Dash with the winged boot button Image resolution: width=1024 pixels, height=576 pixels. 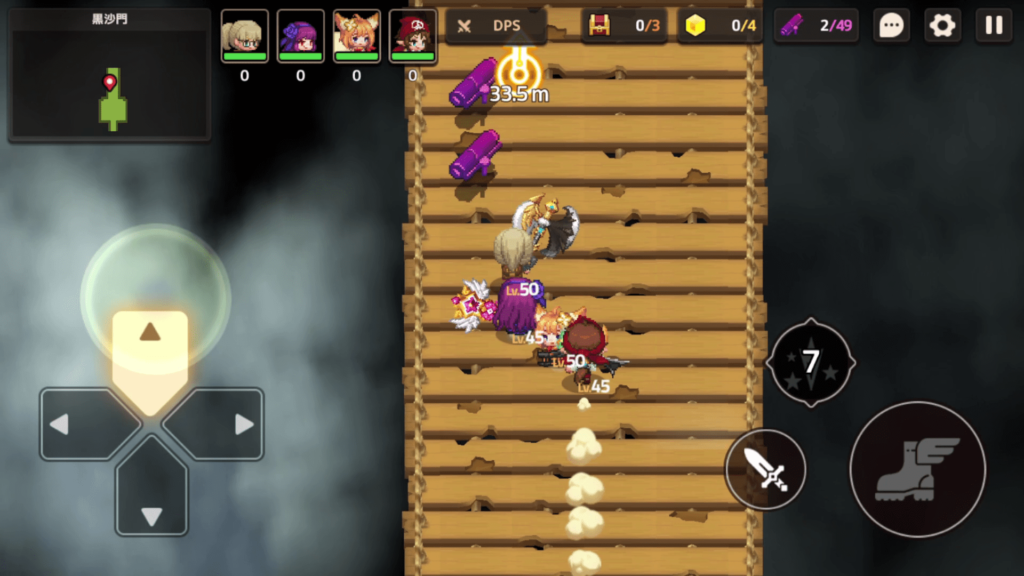tap(917, 469)
